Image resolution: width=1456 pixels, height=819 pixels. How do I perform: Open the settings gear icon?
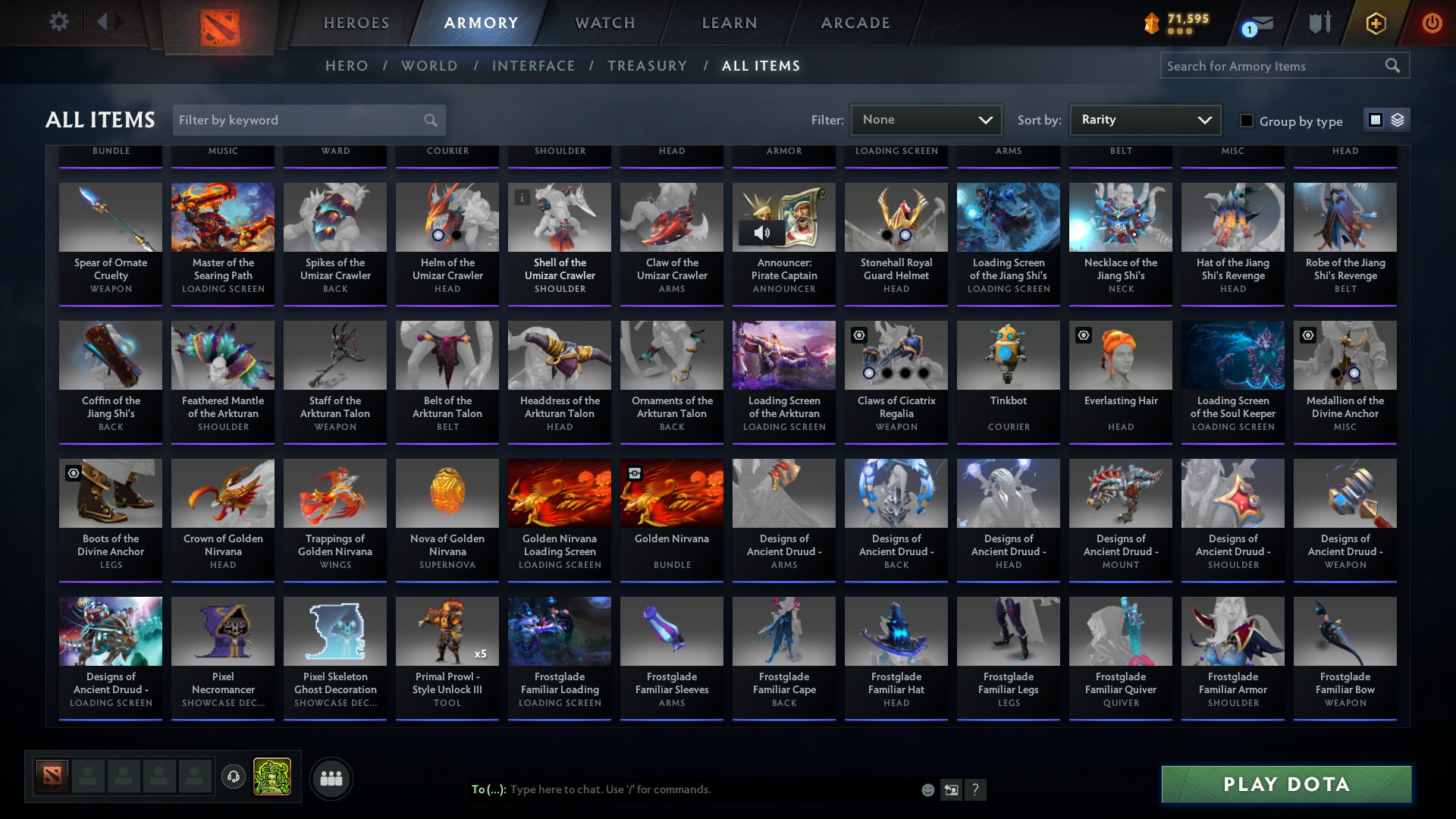(58, 22)
